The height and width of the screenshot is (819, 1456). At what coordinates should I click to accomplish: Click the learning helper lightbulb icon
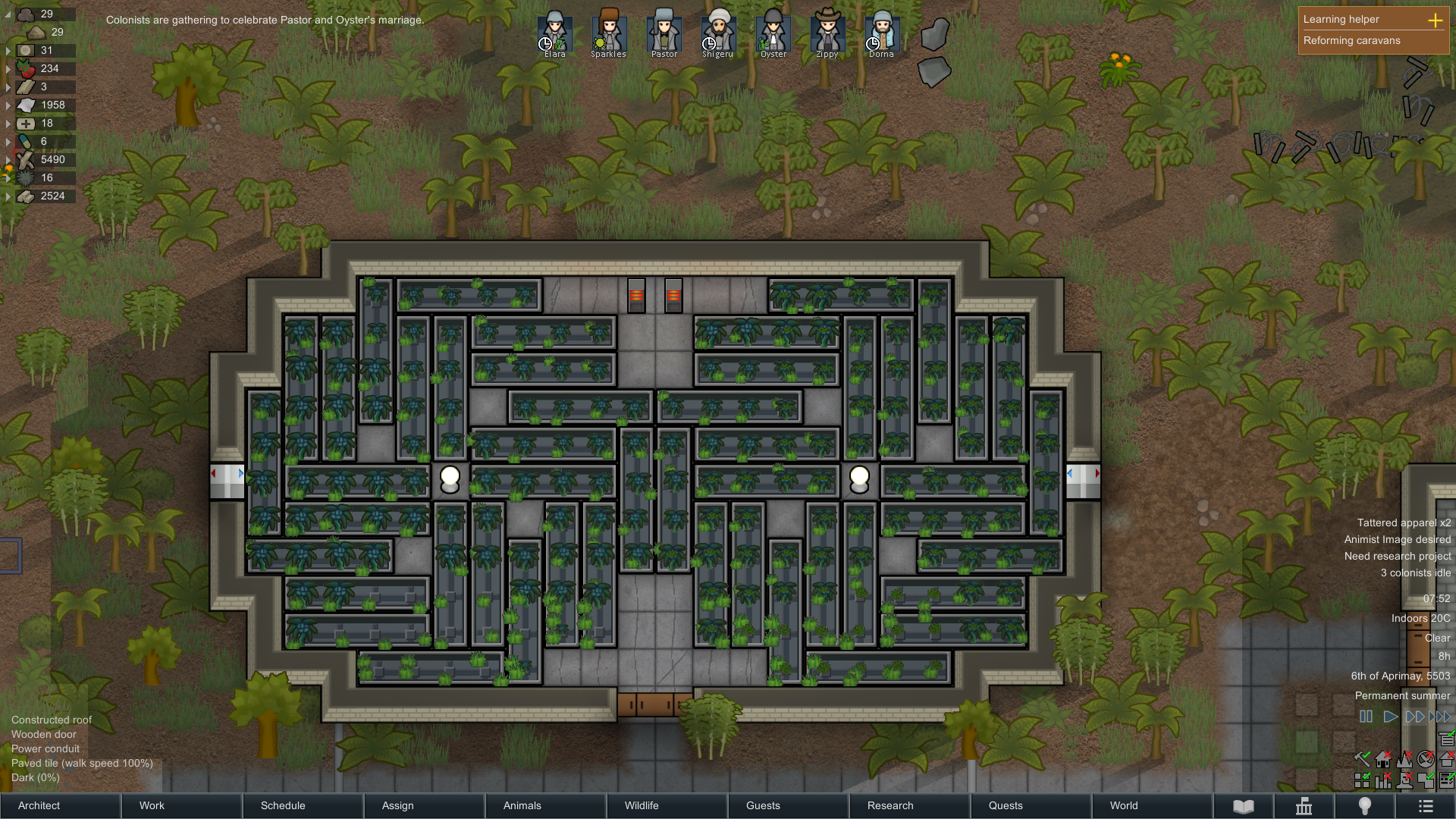click(1365, 805)
